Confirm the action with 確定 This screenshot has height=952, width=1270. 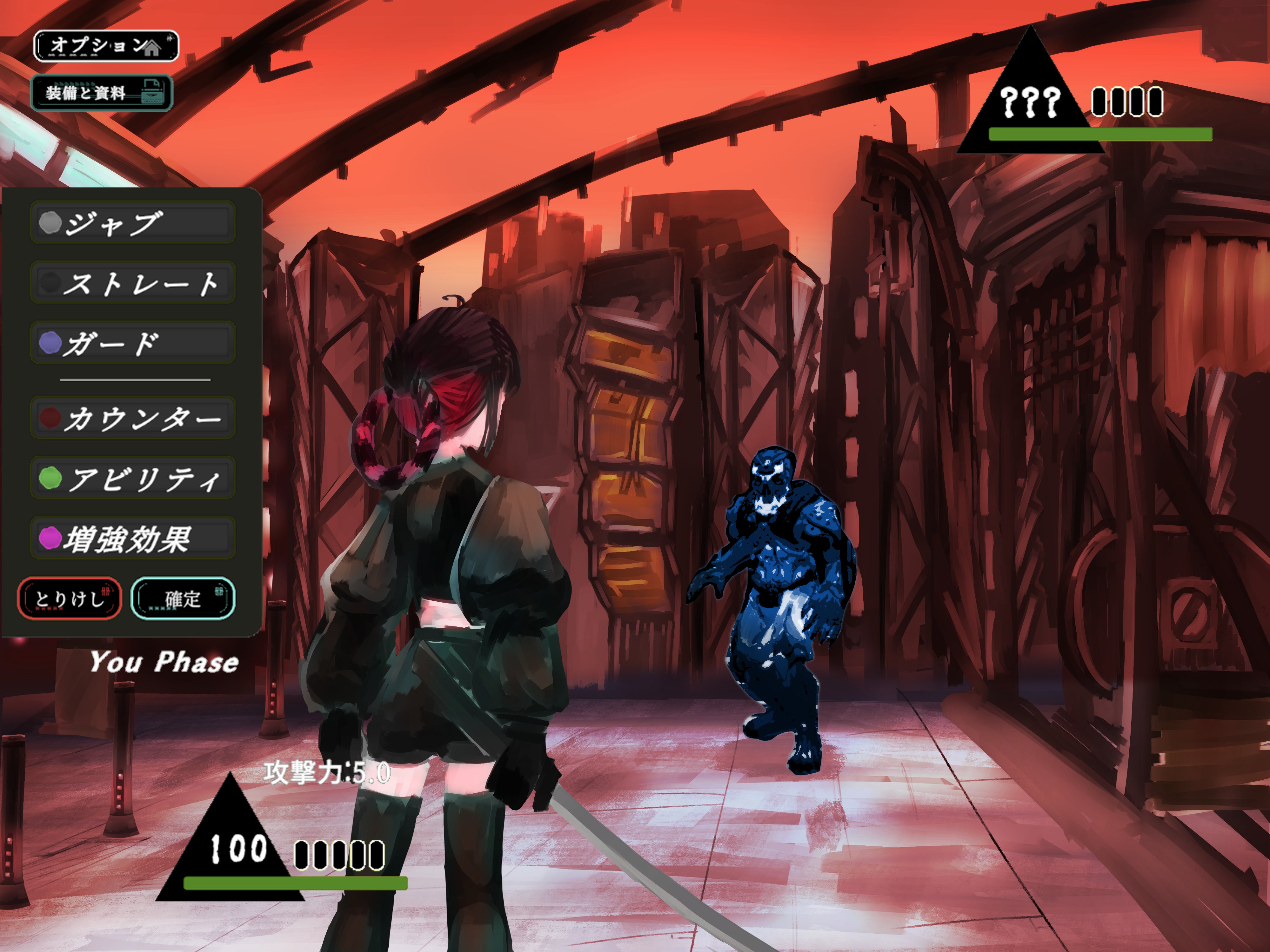(x=183, y=598)
